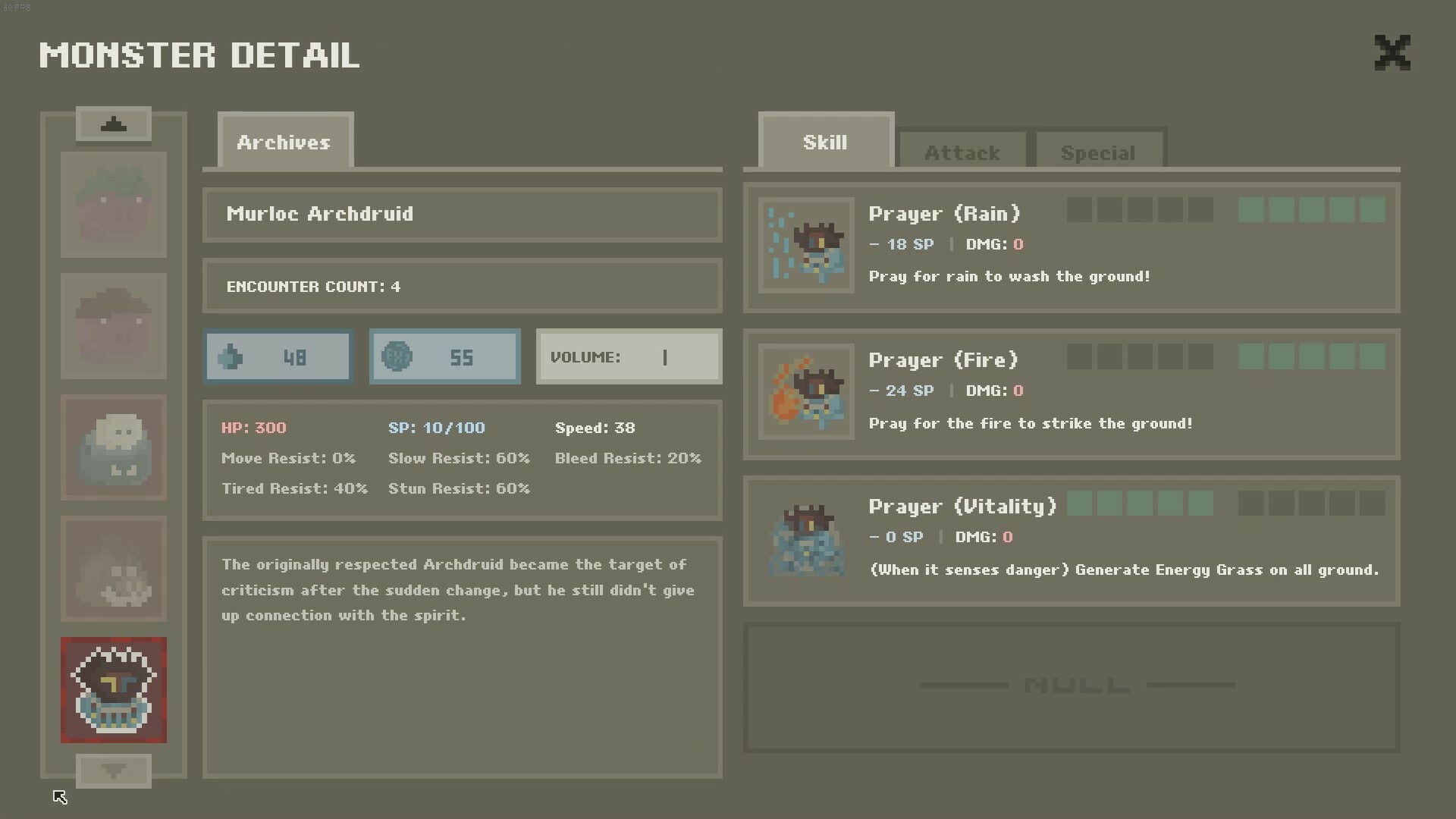Select the Murloc Archdruid portrait in the sidebar
The width and height of the screenshot is (1456, 819).
tap(114, 690)
